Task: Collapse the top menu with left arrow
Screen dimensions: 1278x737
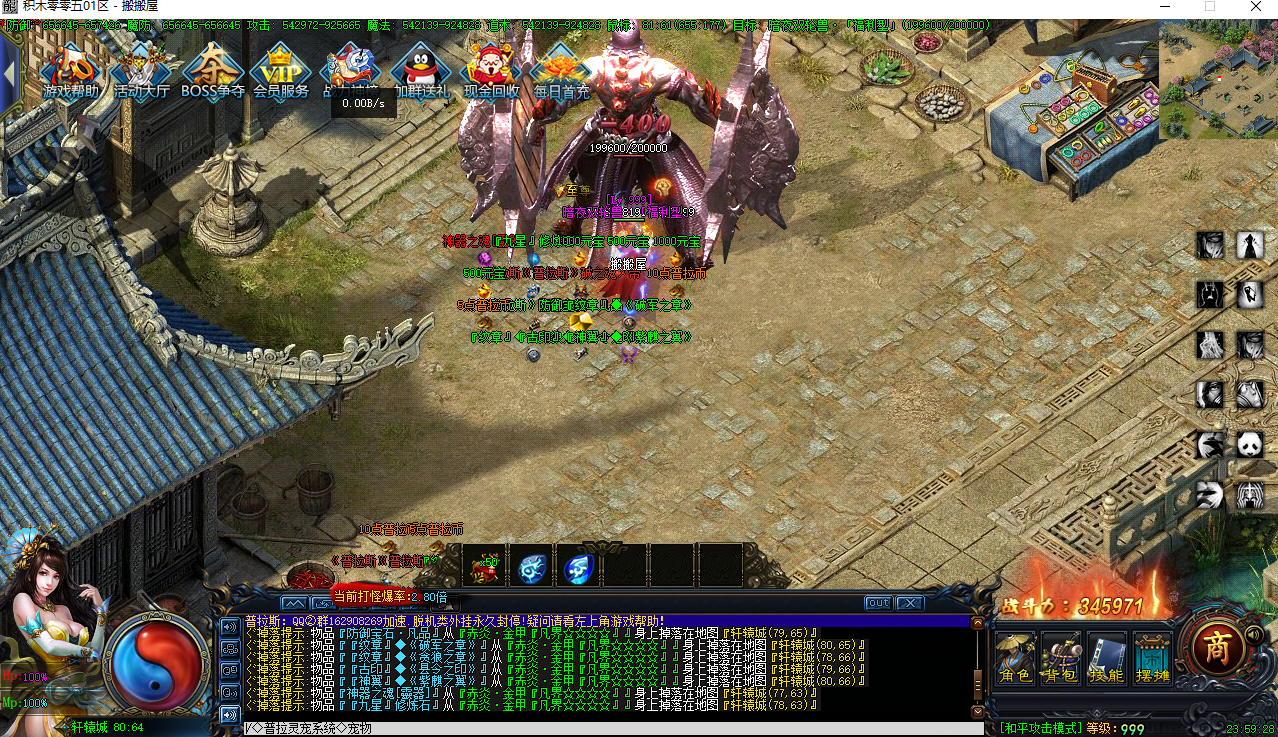Action: (x=9, y=70)
